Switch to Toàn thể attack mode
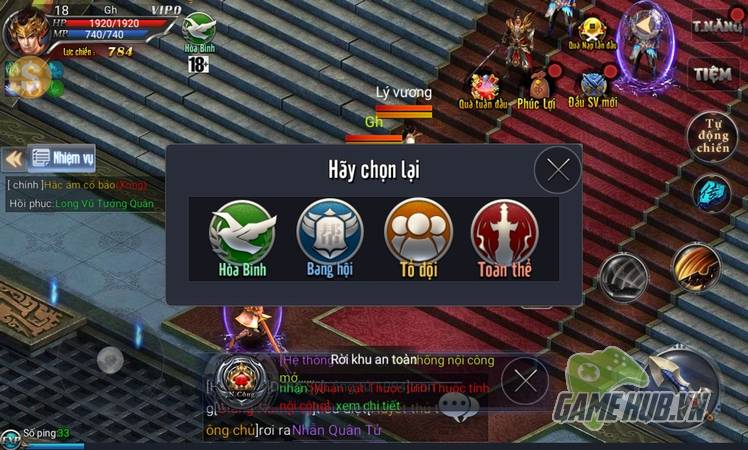 coord(503,236)
